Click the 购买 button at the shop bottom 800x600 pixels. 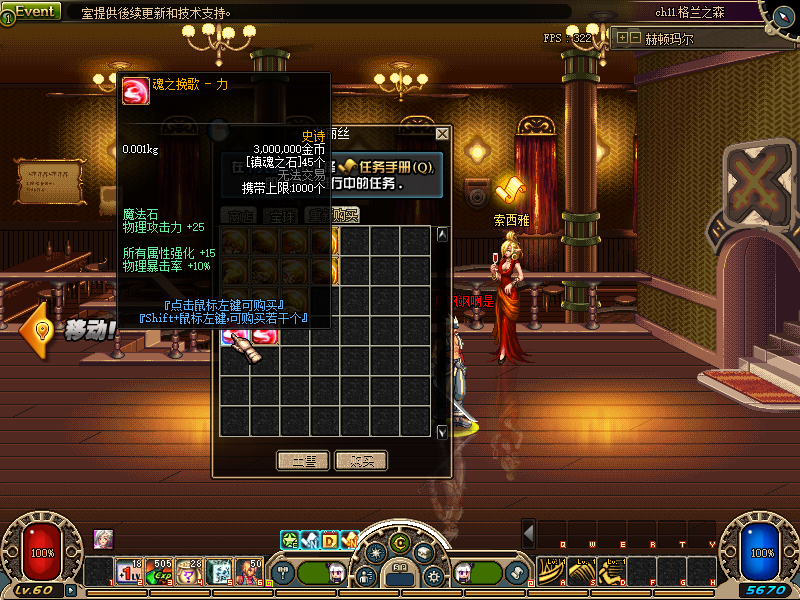[361, 461]
